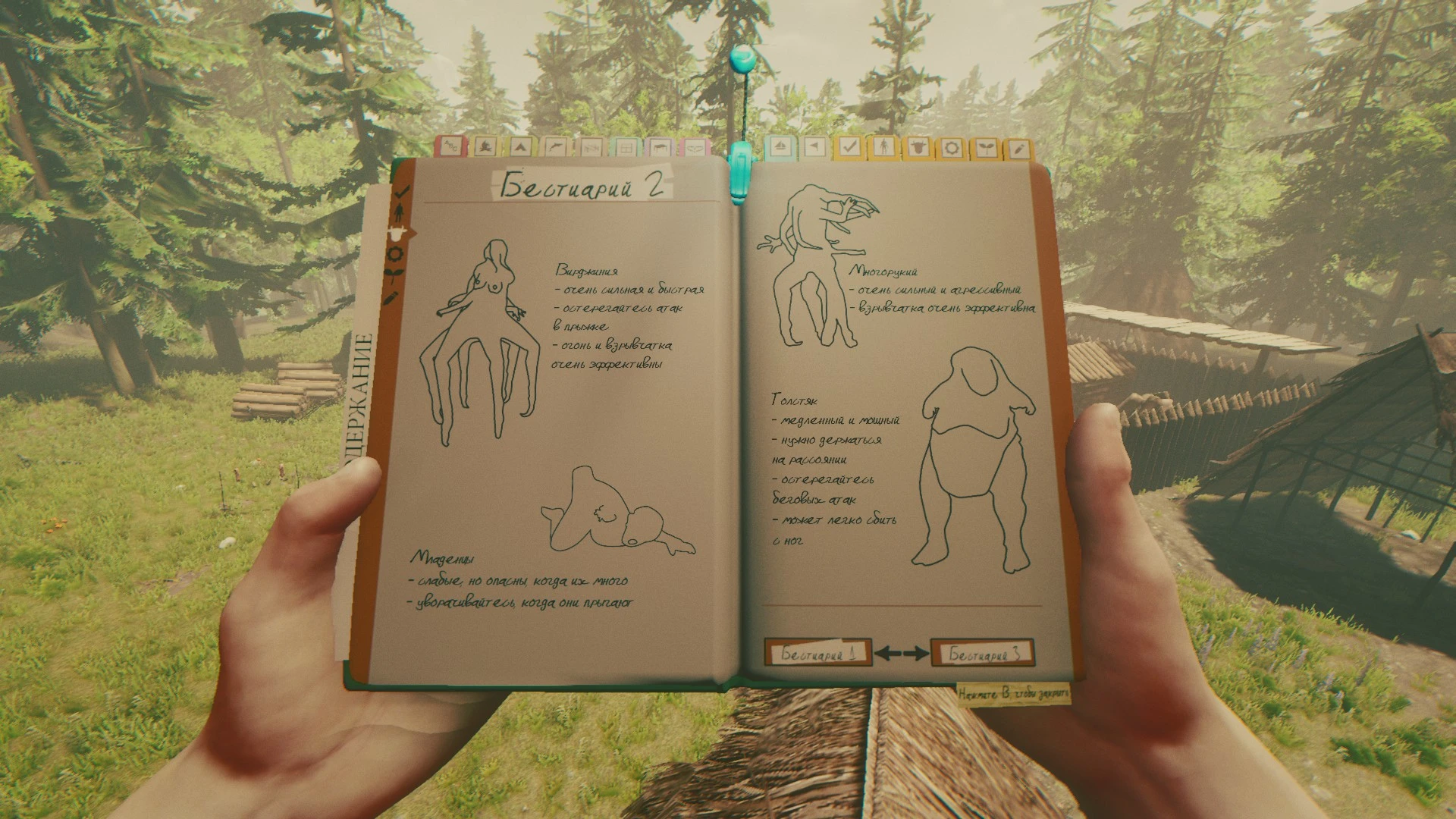
Task: Open the trap tab icon
Action: click(x=594, y=149)
